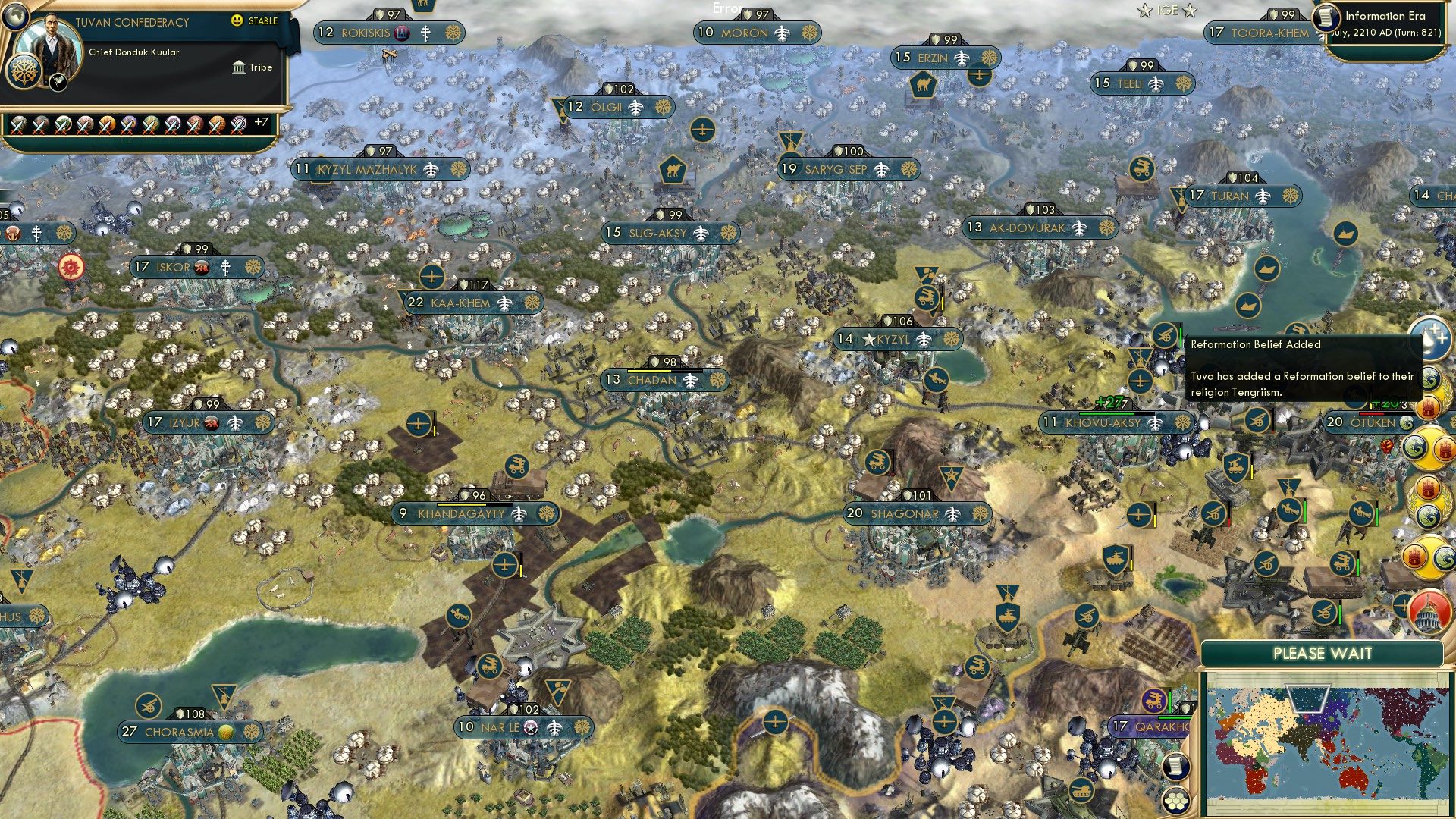
Task: Toggle strategic view with the hexagon icon bottom right
Action: coord(1176,801)
